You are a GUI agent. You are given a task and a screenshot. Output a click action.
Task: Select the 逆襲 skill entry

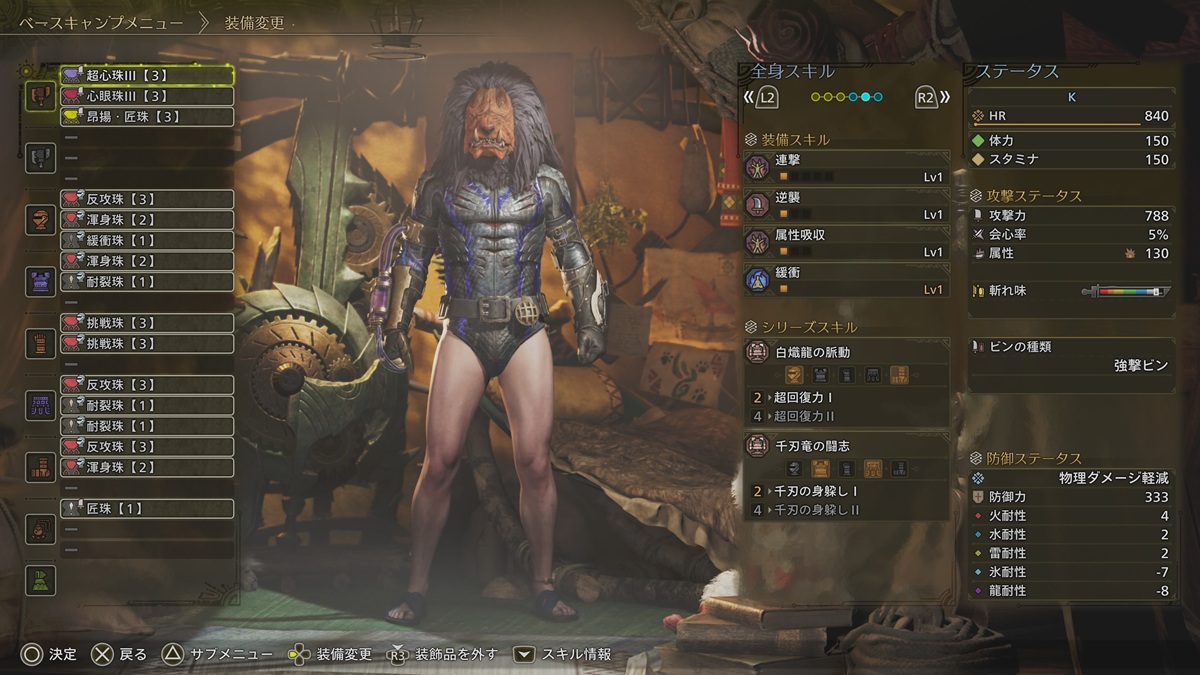(846, 205)
